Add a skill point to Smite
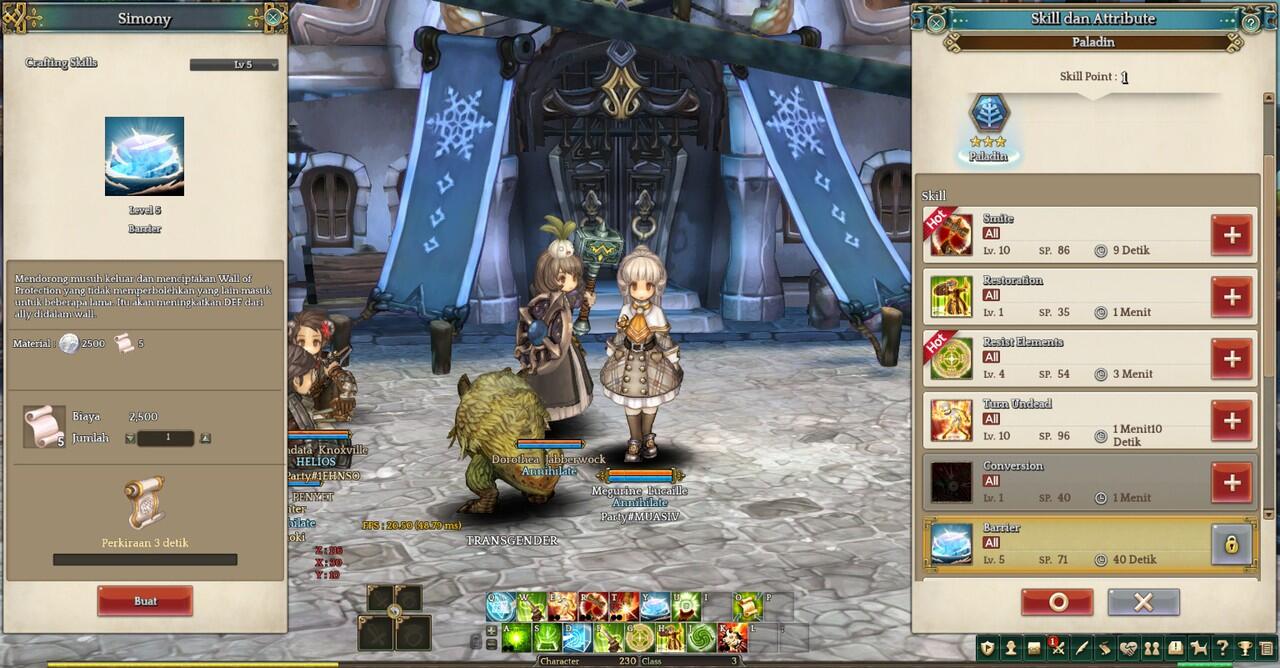The height and width of the screenshot is (668, 1280). [1231, 235]
